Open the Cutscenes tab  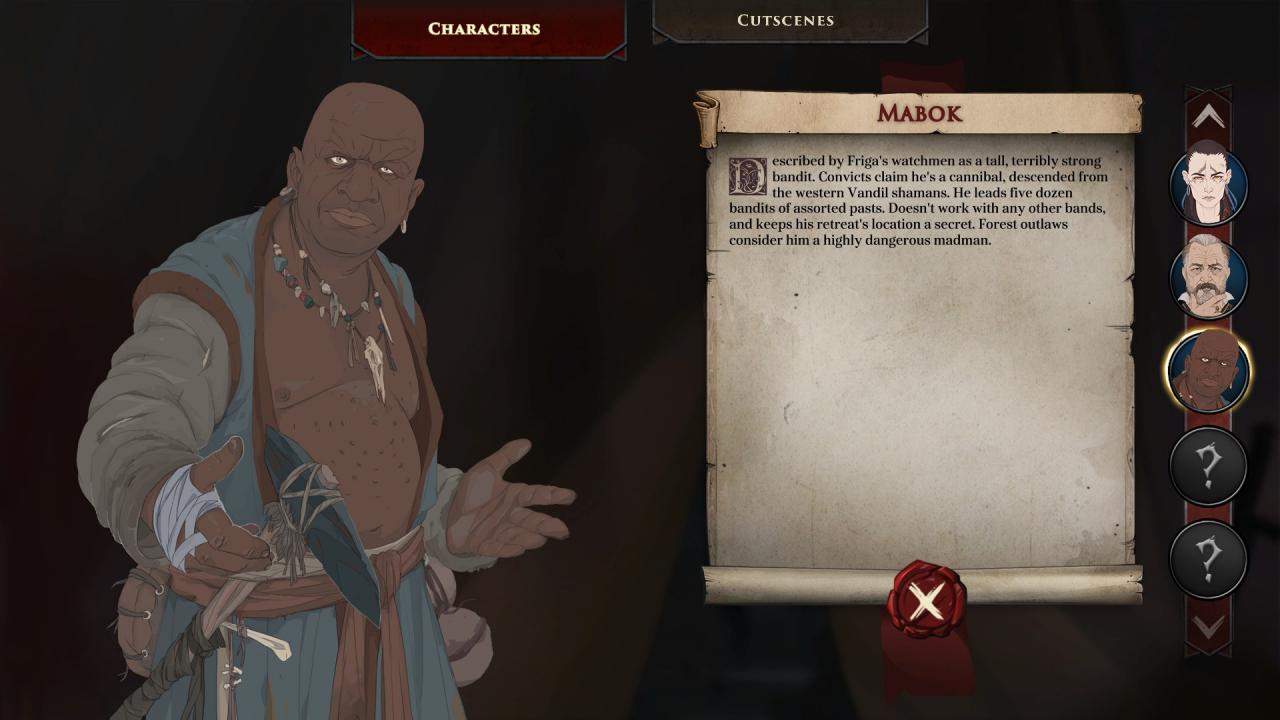[785, 20]
